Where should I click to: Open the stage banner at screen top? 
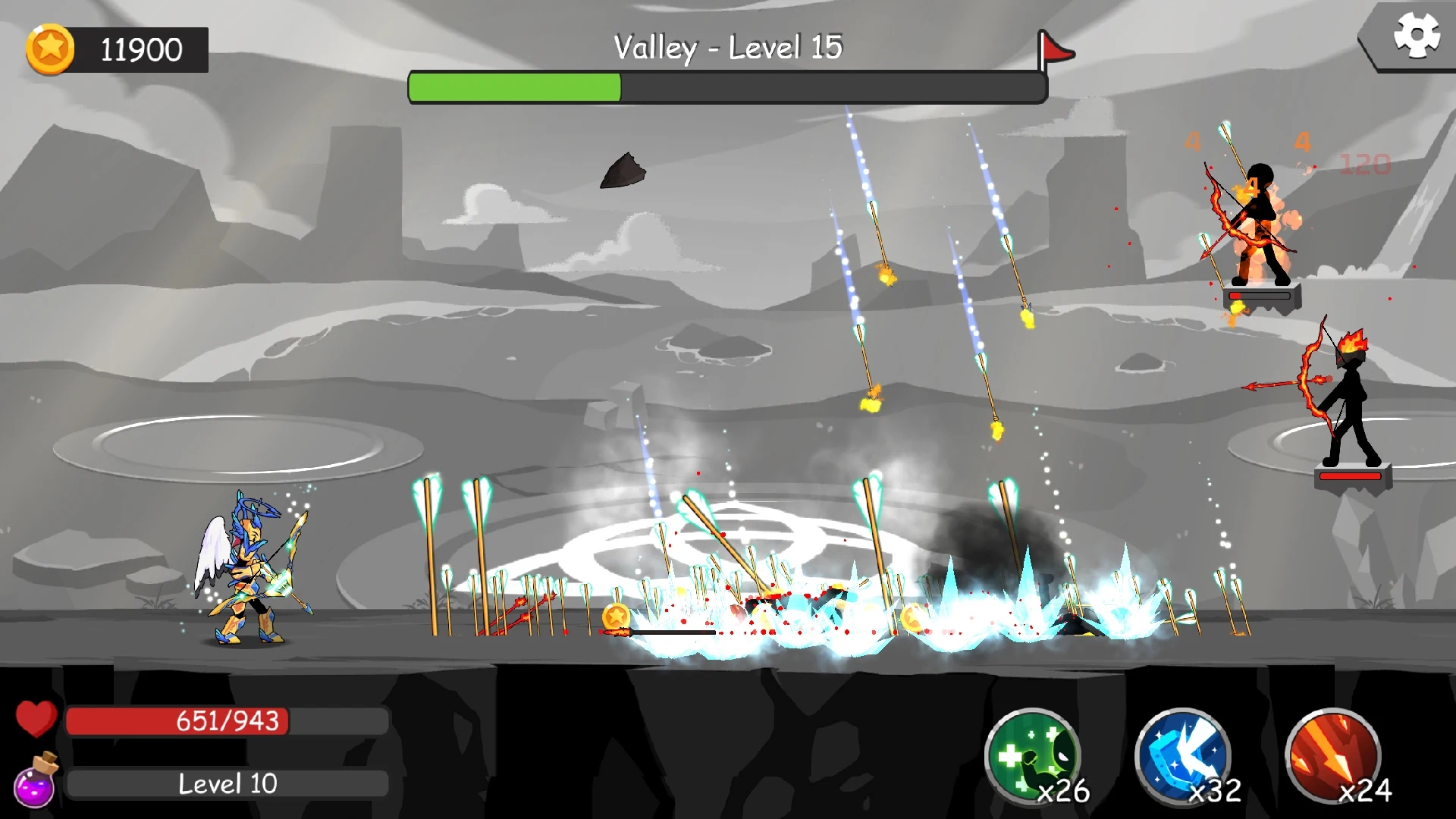(x=730, y=45)
